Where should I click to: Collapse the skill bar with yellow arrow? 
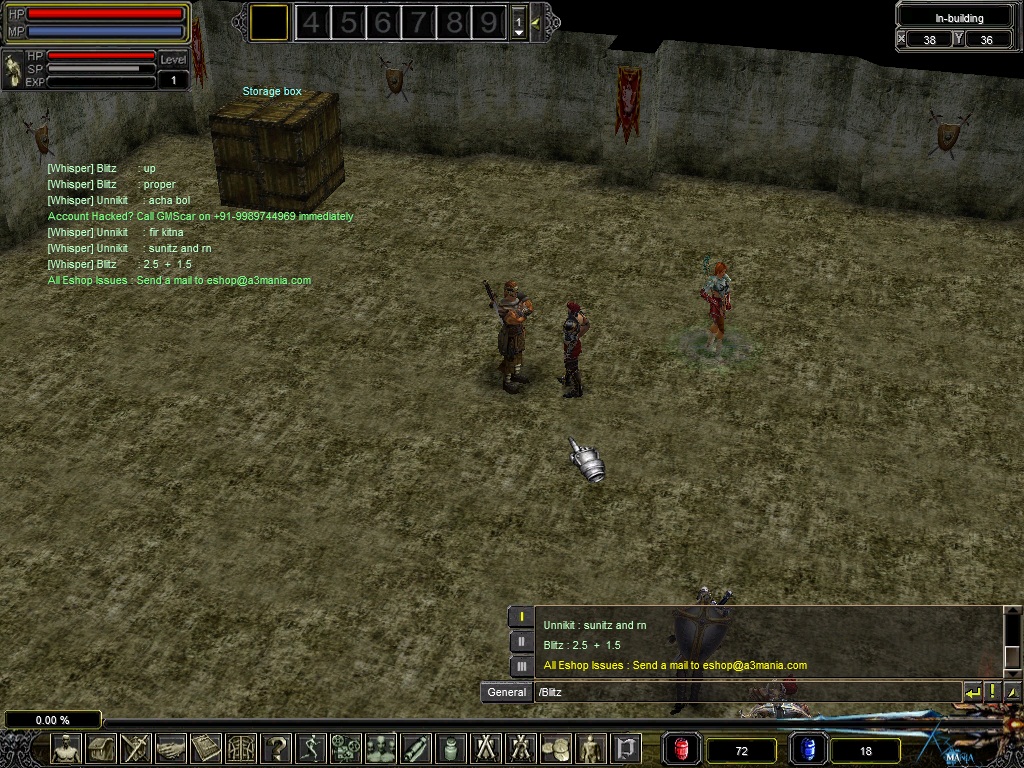pos(537,22)
